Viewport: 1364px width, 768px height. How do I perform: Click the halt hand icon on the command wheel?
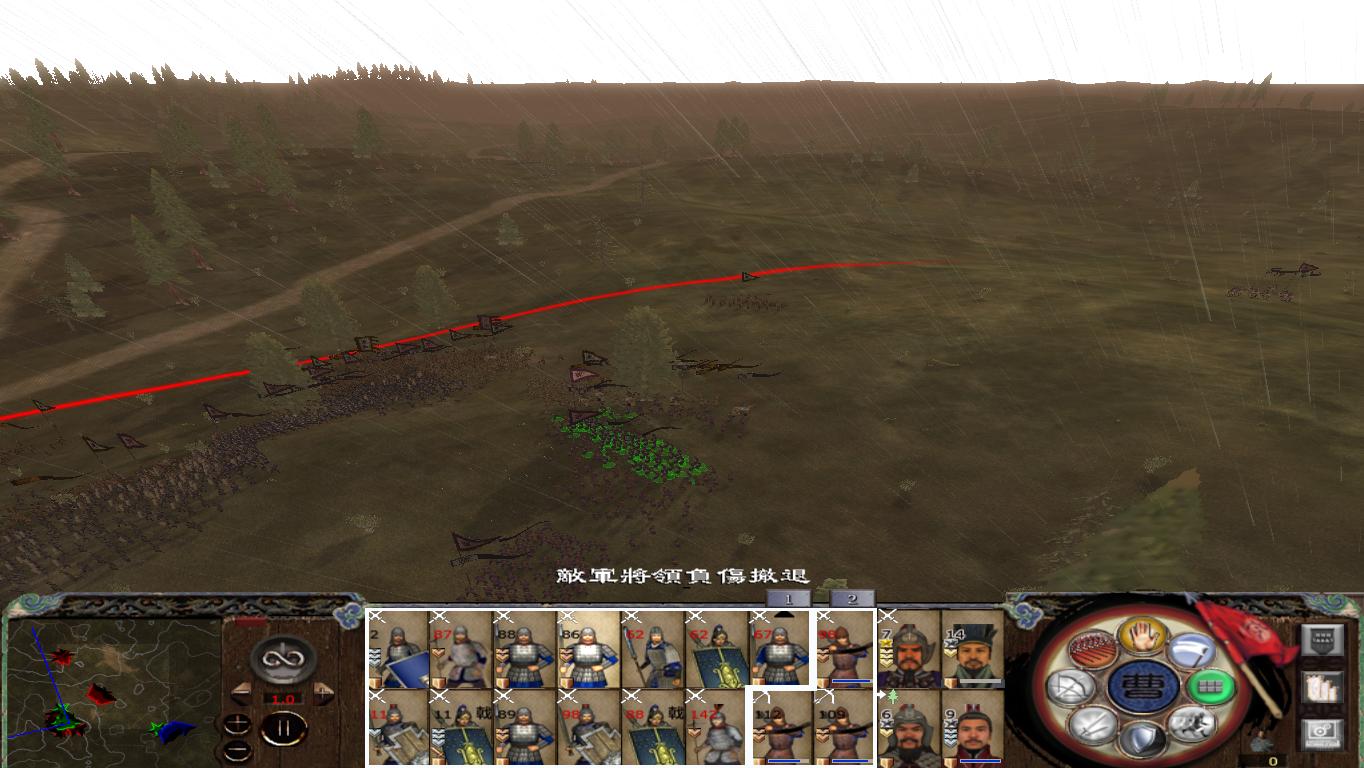click(x=1141, y=636)
